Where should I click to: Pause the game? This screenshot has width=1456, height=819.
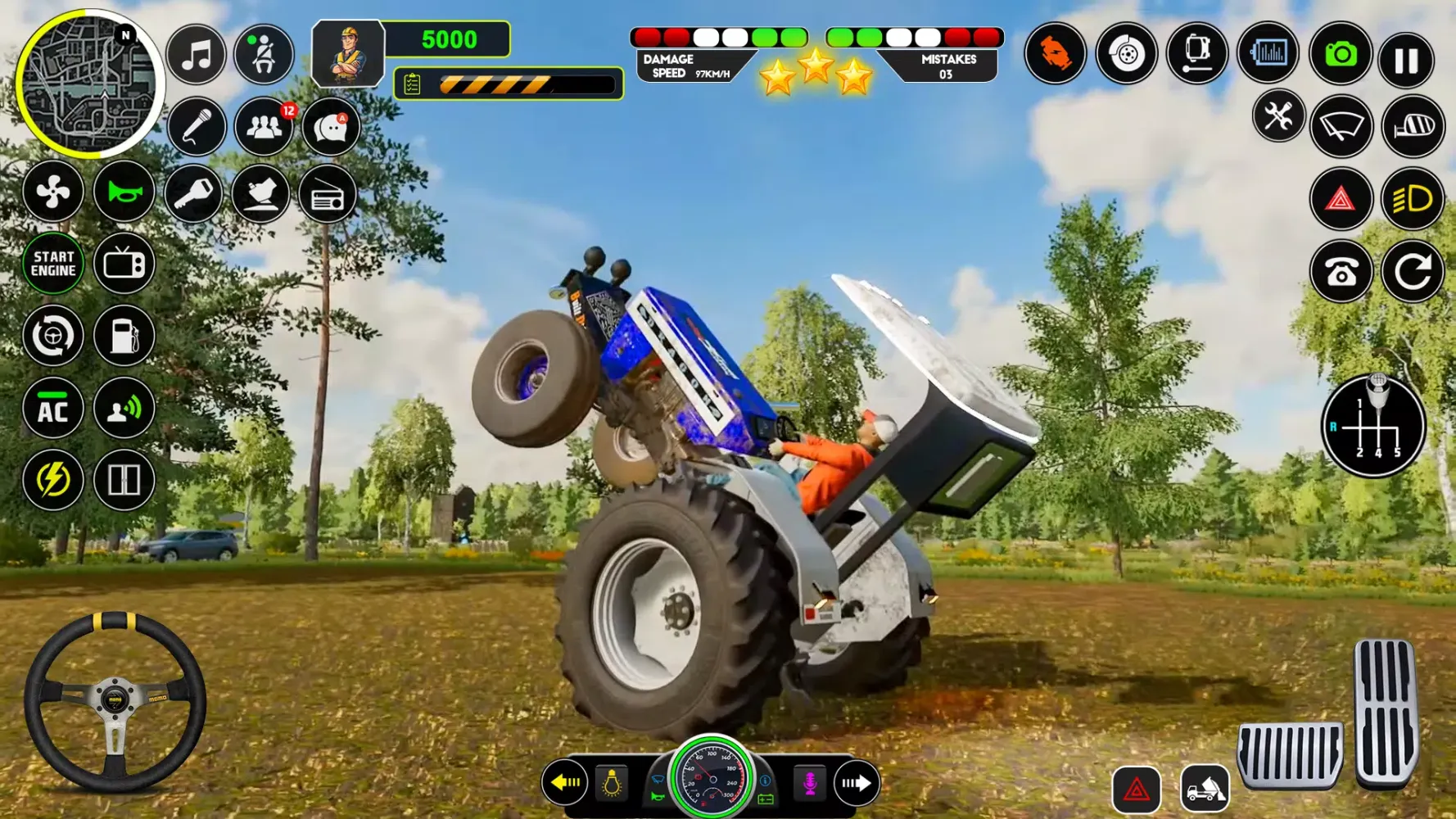[x=1406, y=59]
